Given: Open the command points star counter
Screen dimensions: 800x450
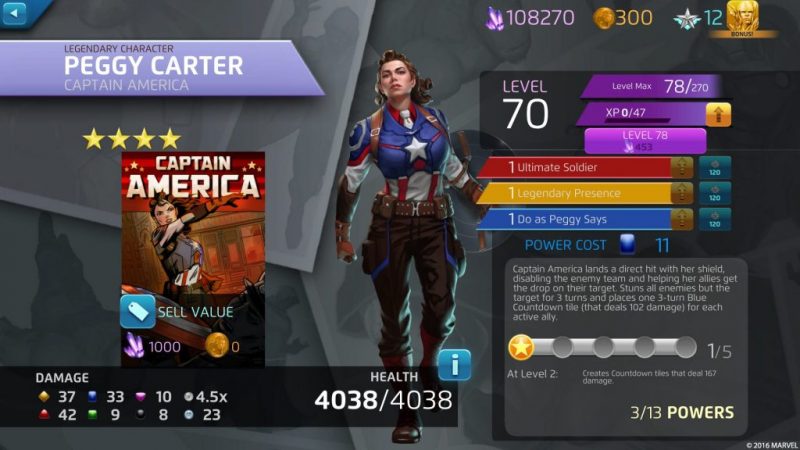Looking at the screenshot, I should coord(698,17).
